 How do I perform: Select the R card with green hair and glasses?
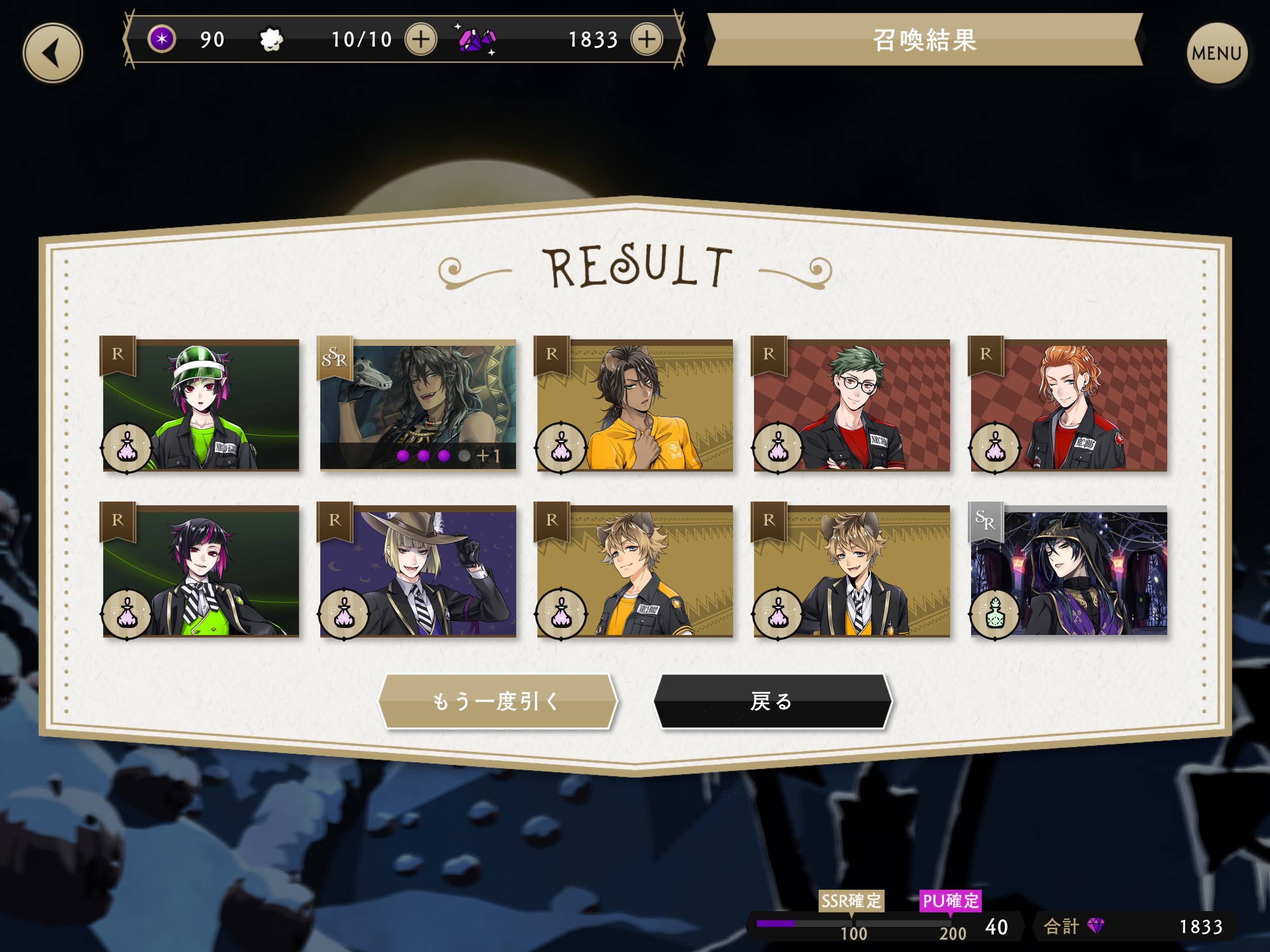pyautogui.click(x=852, y=405)
